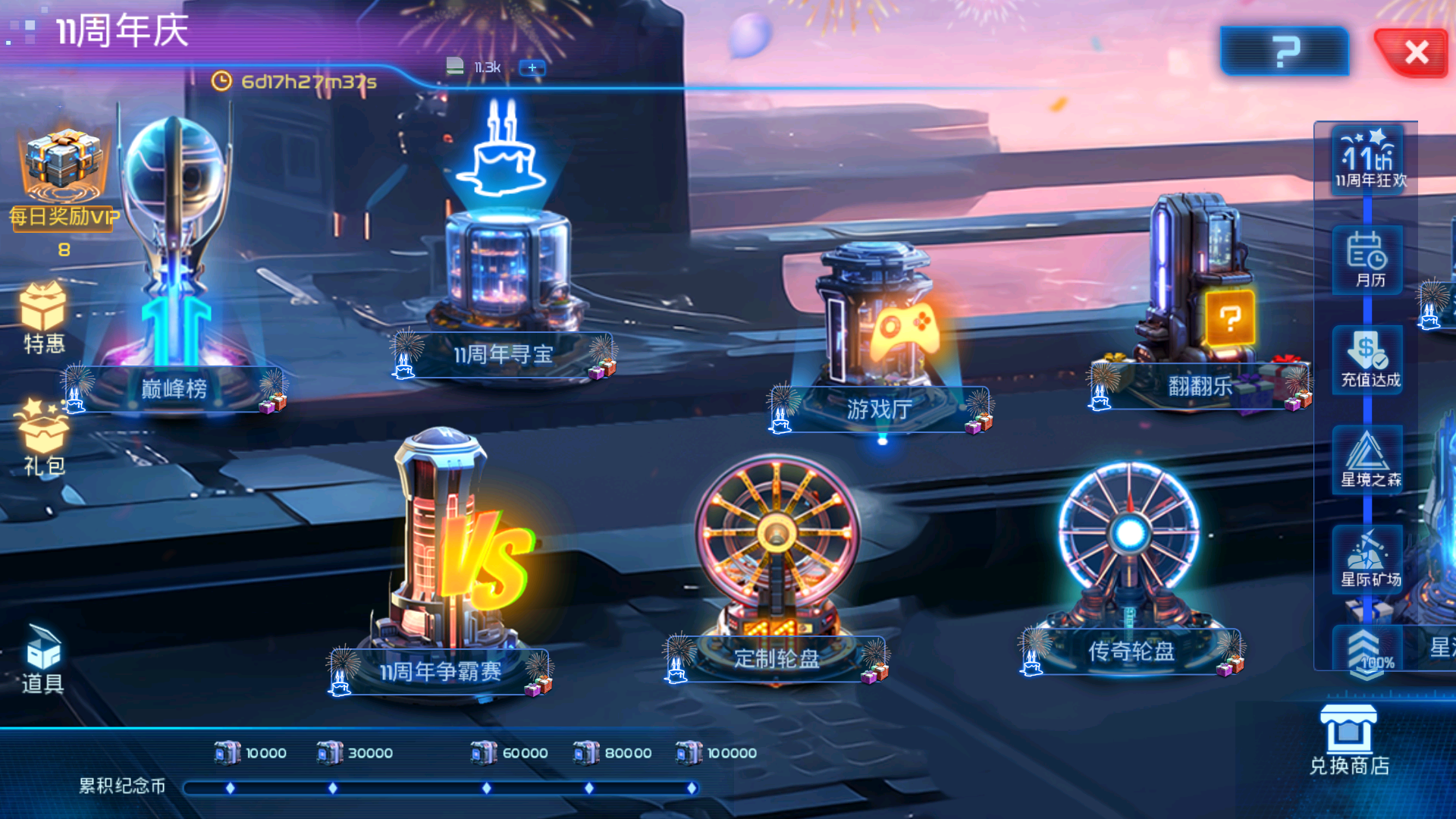Open the 礼包 gift packs
The width and height of the screenshot is (1456, 819).
point(44,438)
